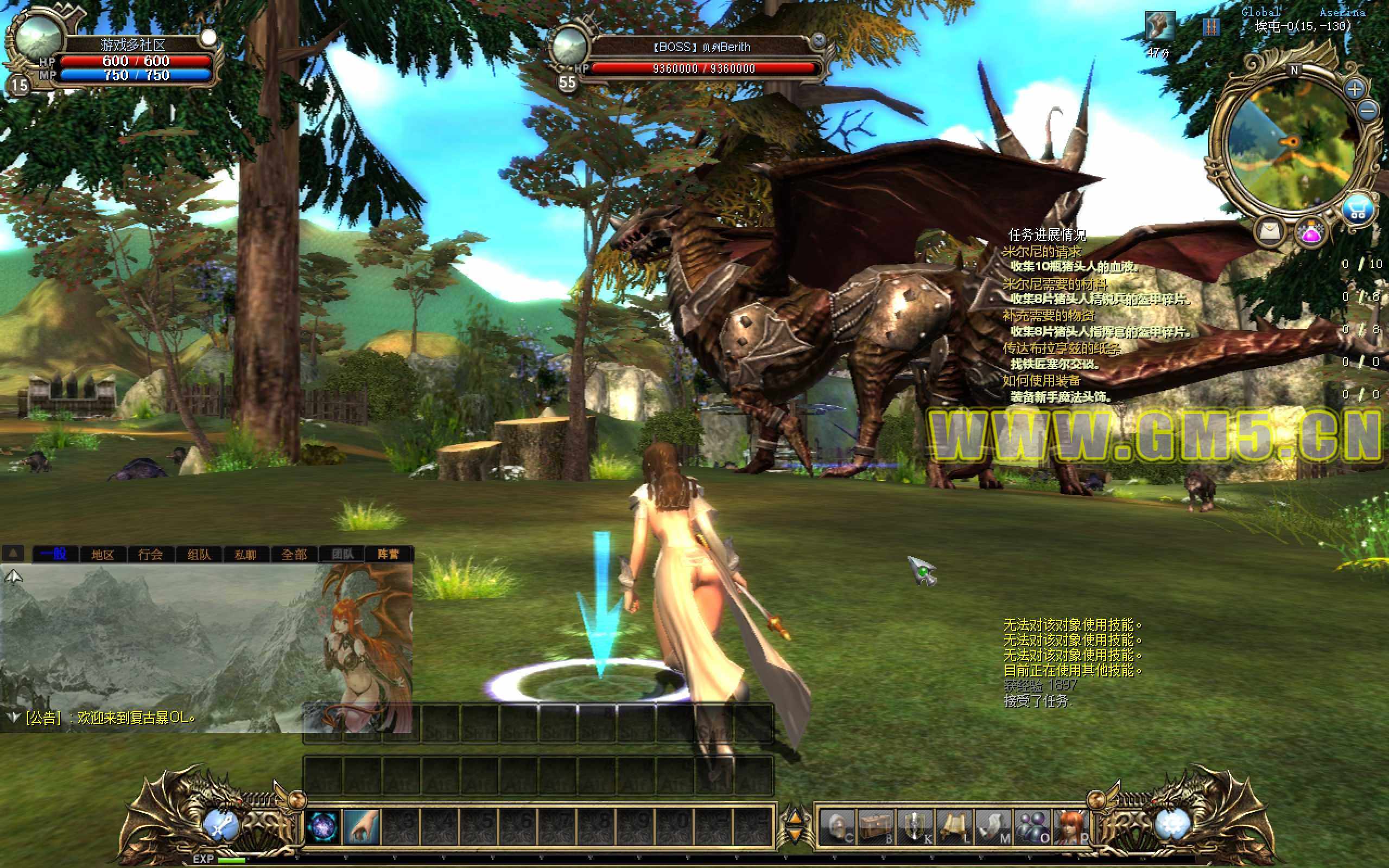Switch chat to the 行会 tab
This screenshot has width=1389, height=868.
(x=150, y=554)
